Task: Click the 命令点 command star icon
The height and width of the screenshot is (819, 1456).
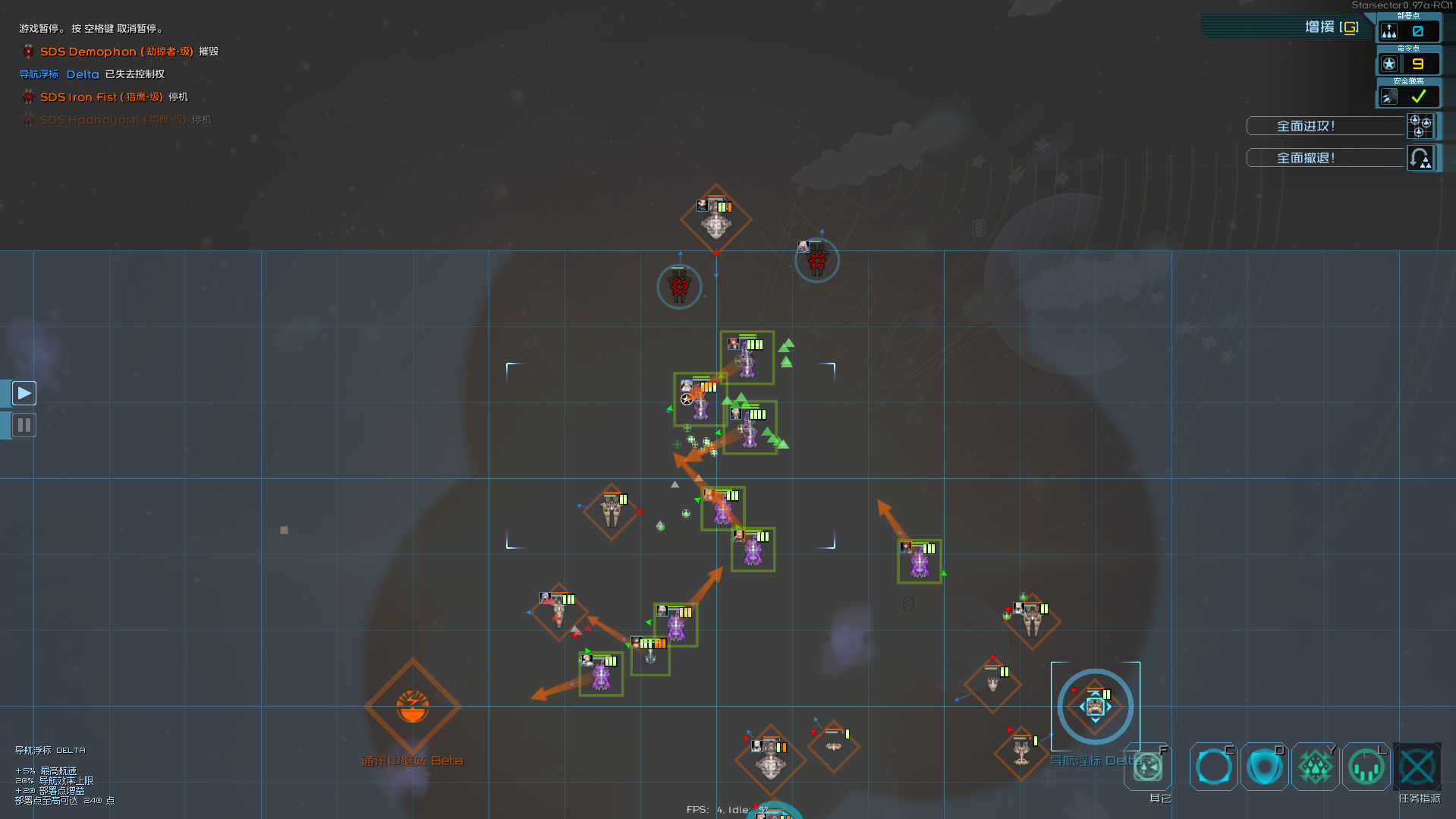Action: [x=1389, y=64]
